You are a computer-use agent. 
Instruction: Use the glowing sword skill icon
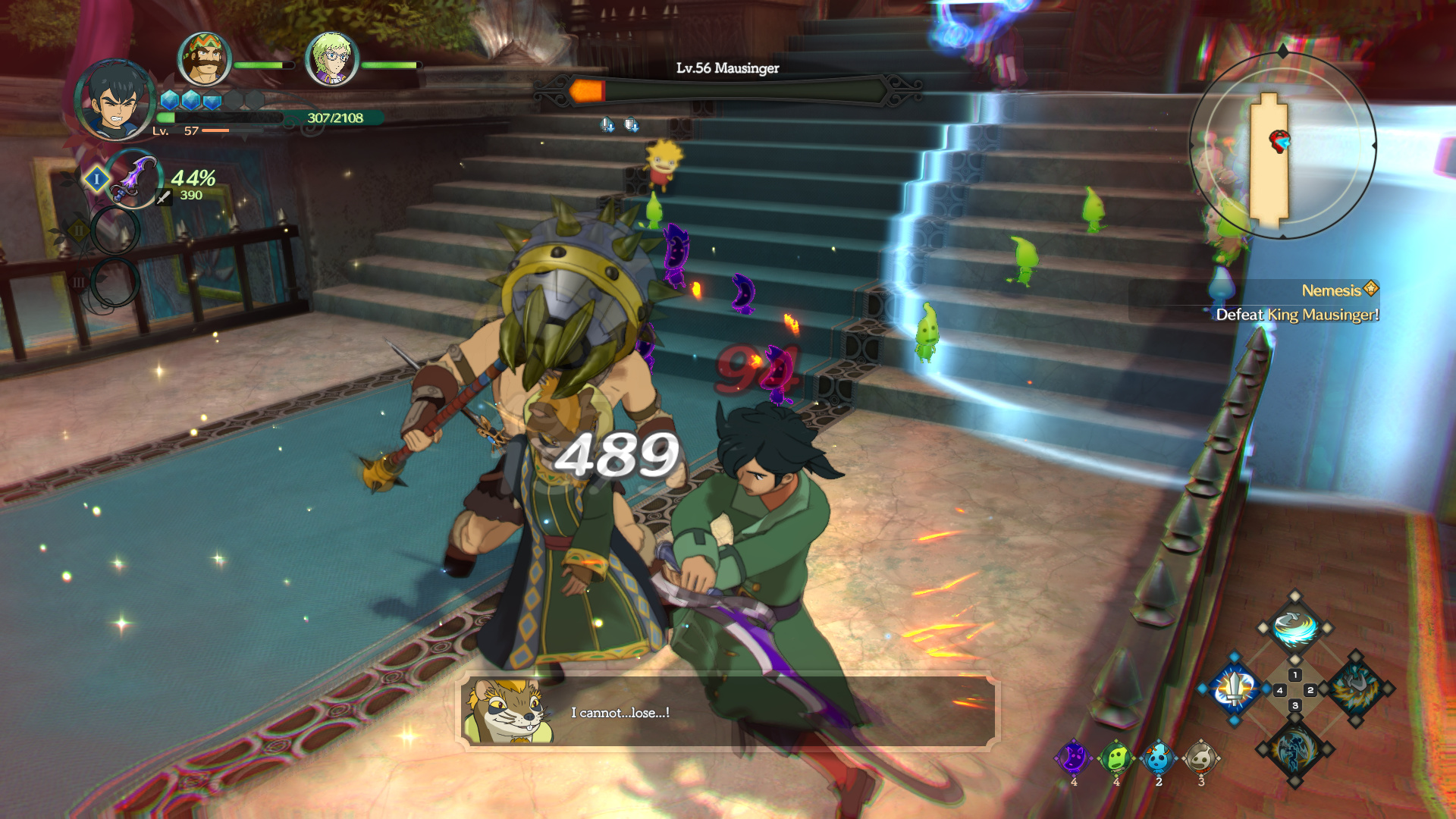1235,689
